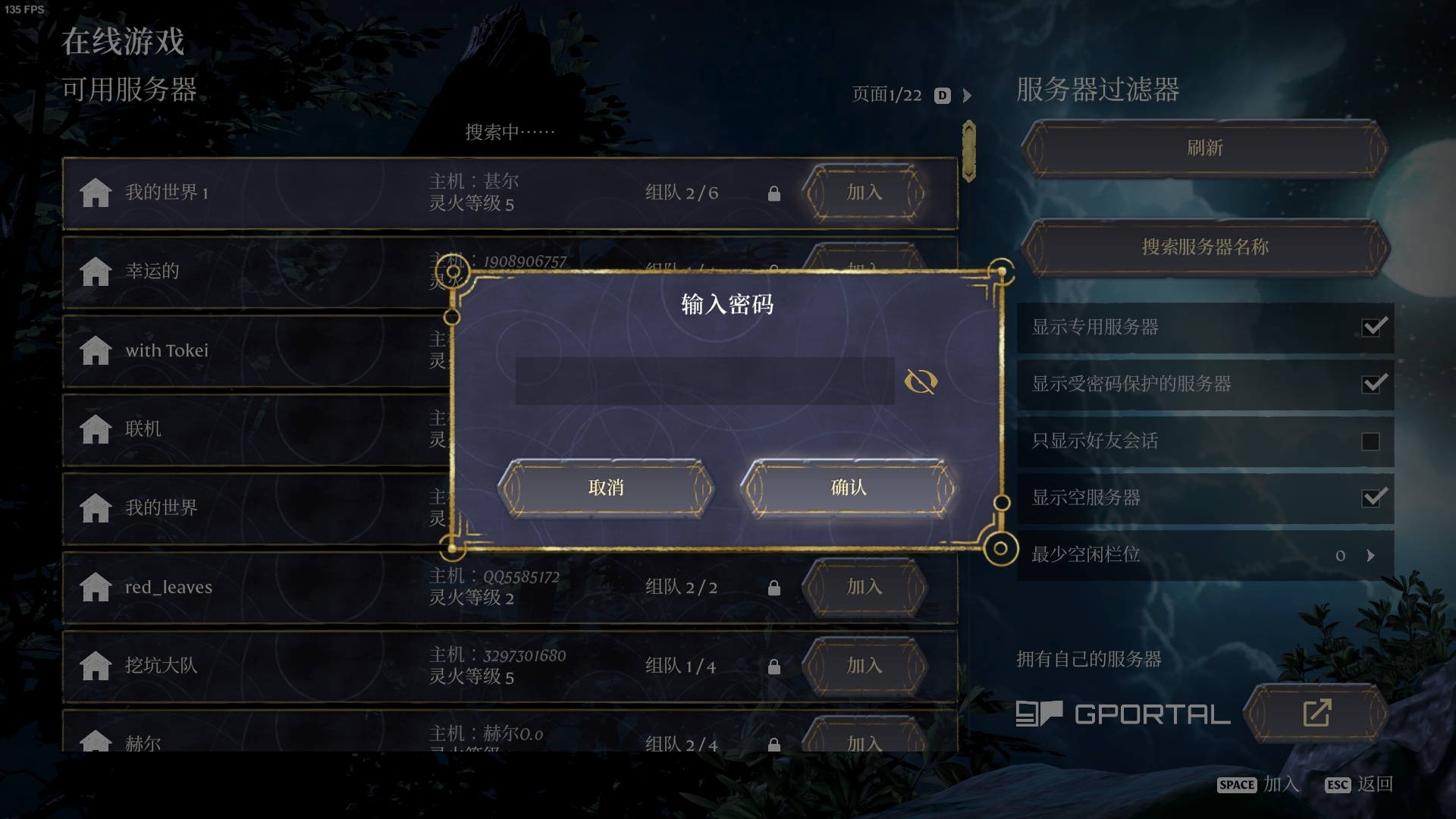Open the GPORTAL external link button

click(1316, 713)
